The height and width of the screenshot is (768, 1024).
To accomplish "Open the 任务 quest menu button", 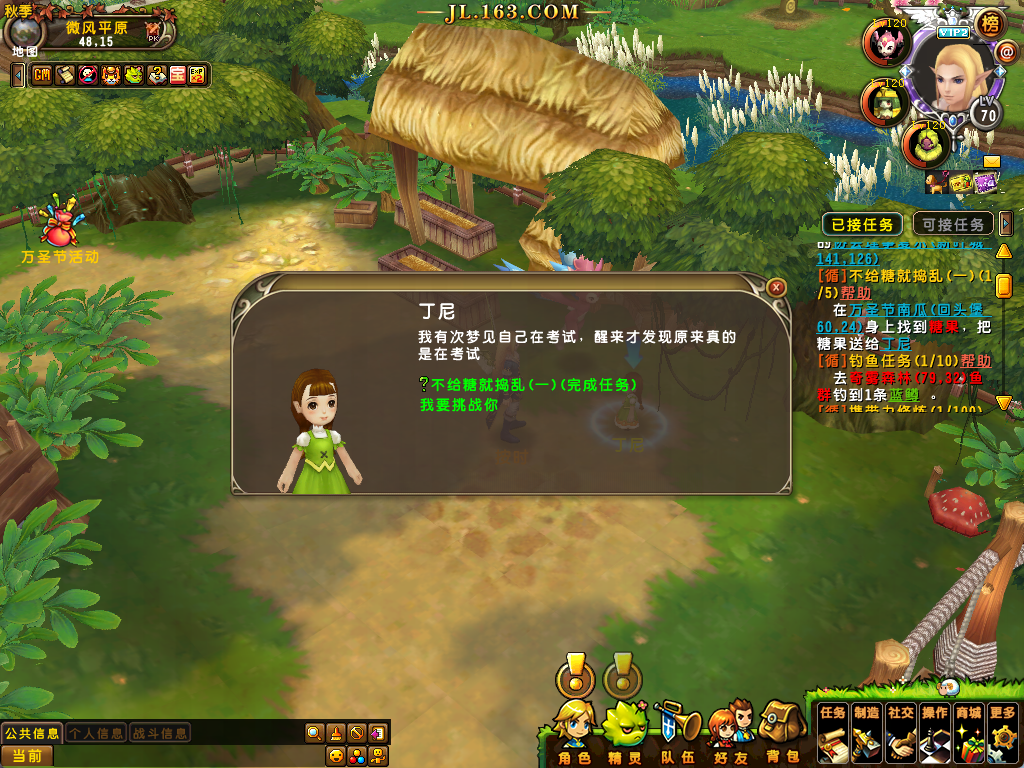I will coord(833,729).
